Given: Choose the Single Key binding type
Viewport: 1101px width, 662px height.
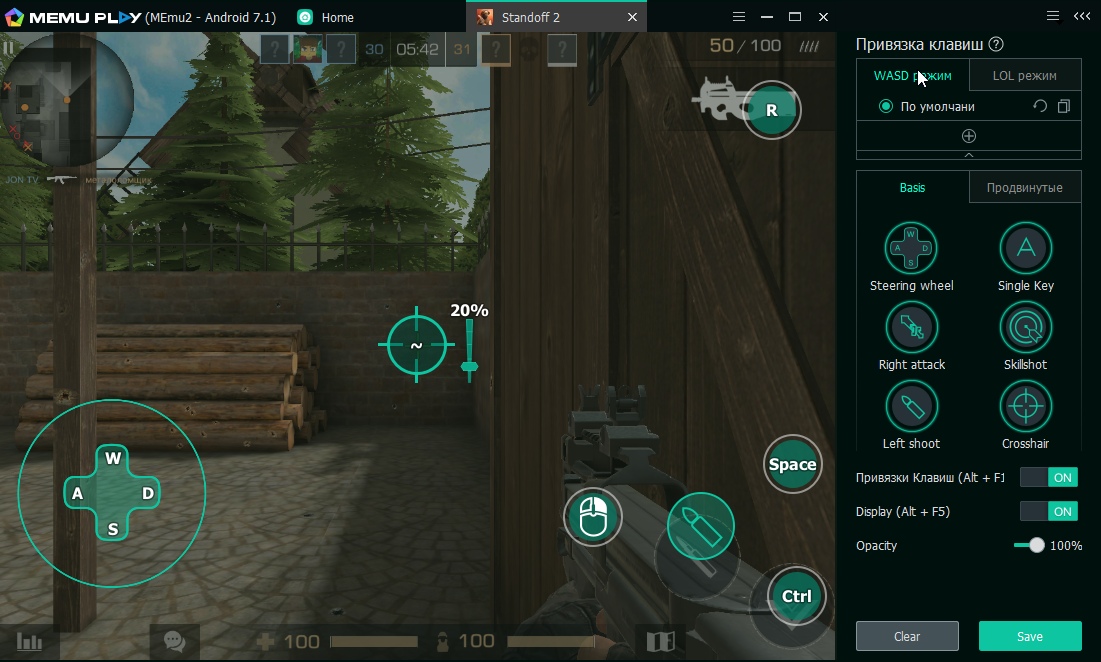Looking at the screenshot, I should [x=1025, y=248].
